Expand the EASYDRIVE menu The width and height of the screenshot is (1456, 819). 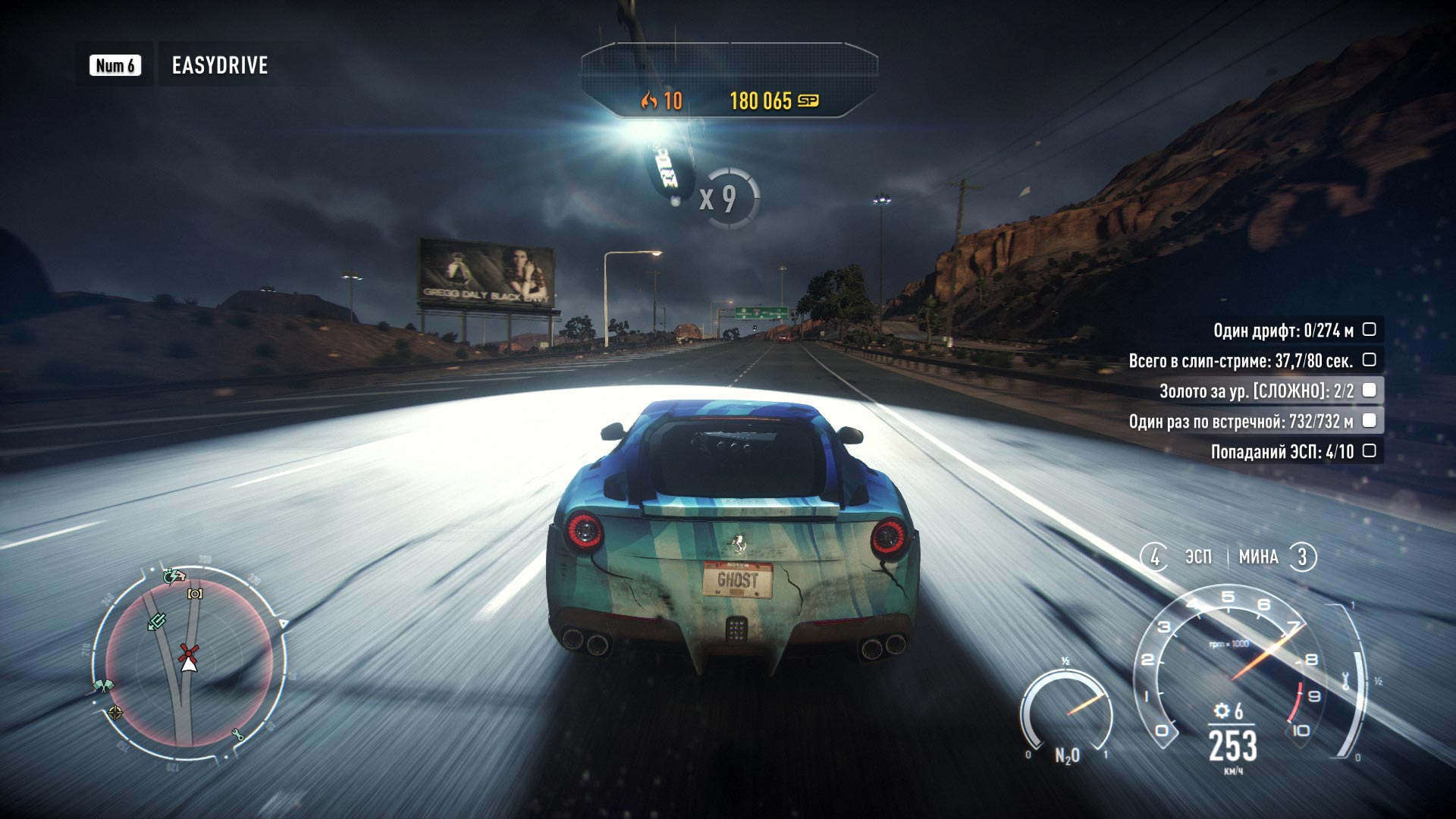click(x=219, y=66)
